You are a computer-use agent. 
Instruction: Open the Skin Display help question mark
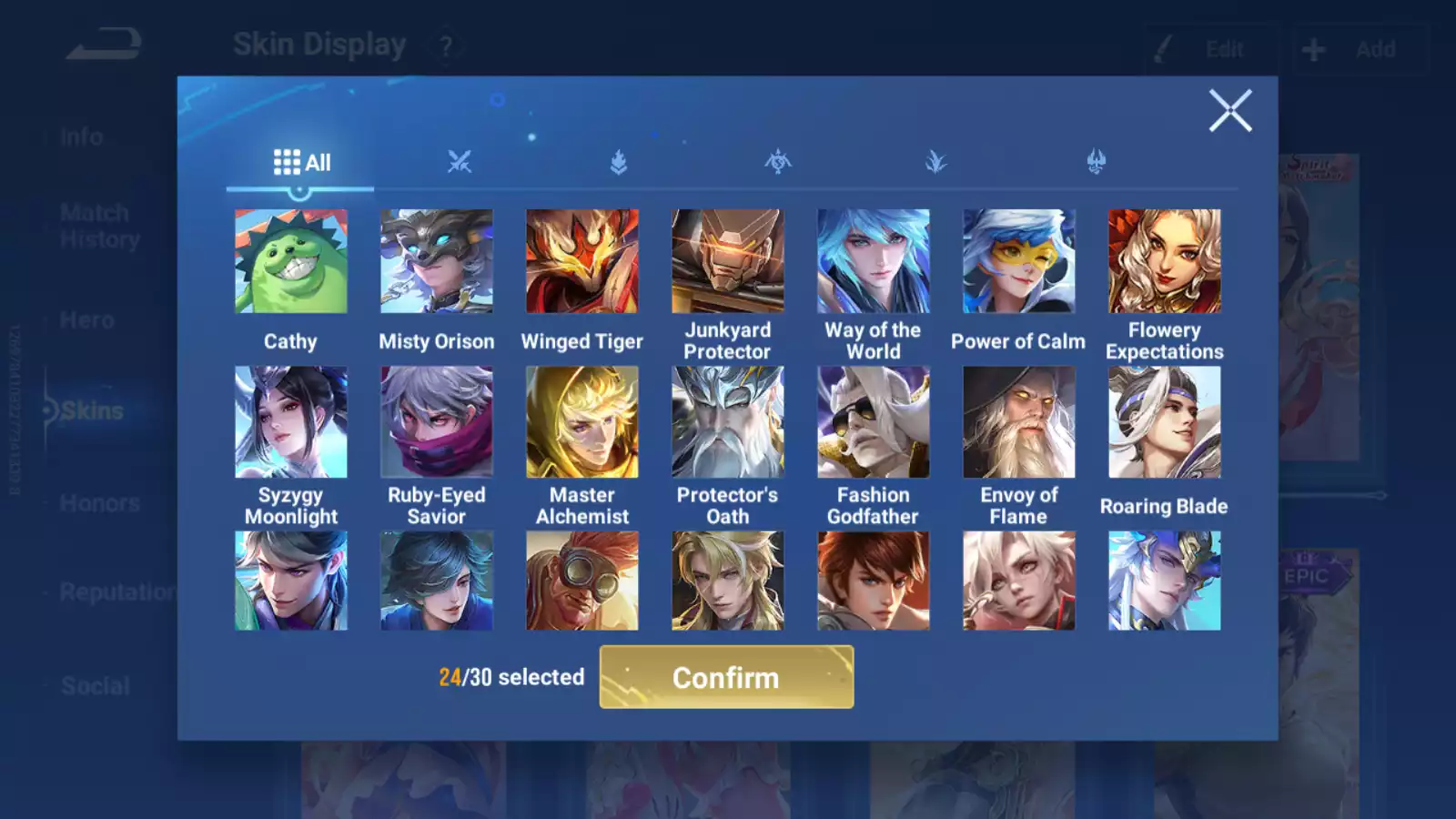tap(445, 45)
